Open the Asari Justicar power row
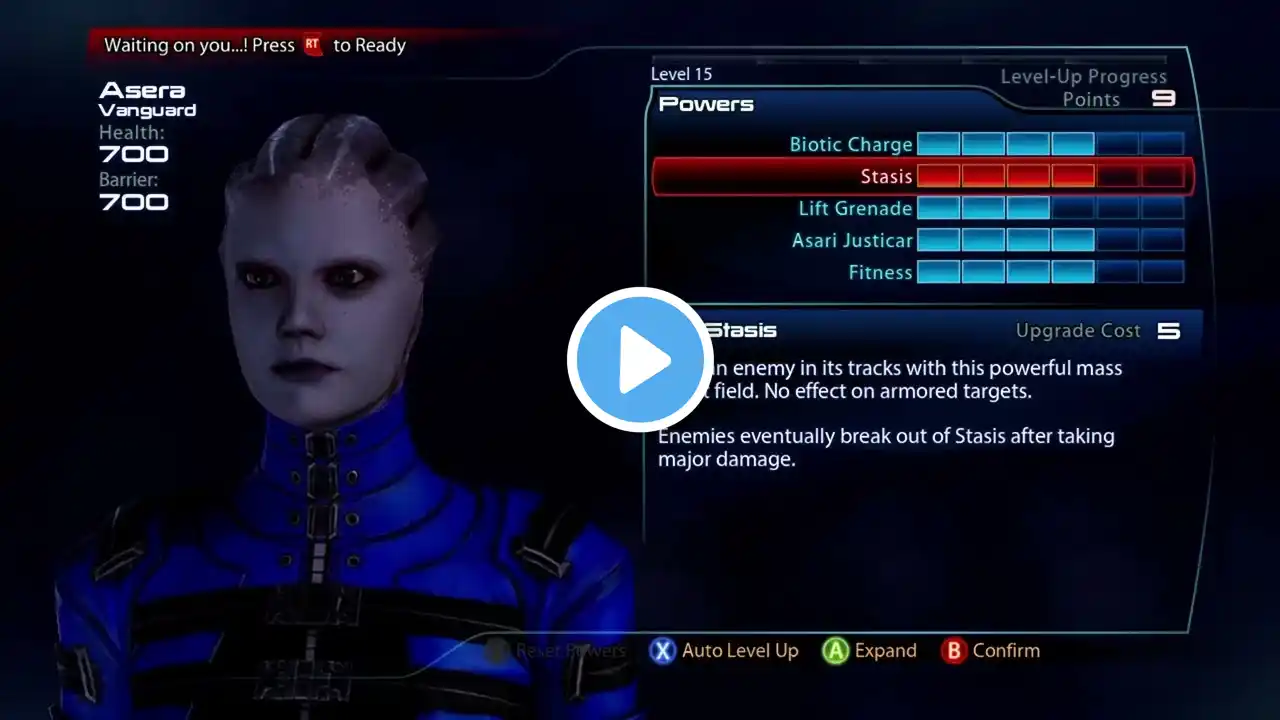Screen dimensions: 1280x720 (x=852, y=241)
